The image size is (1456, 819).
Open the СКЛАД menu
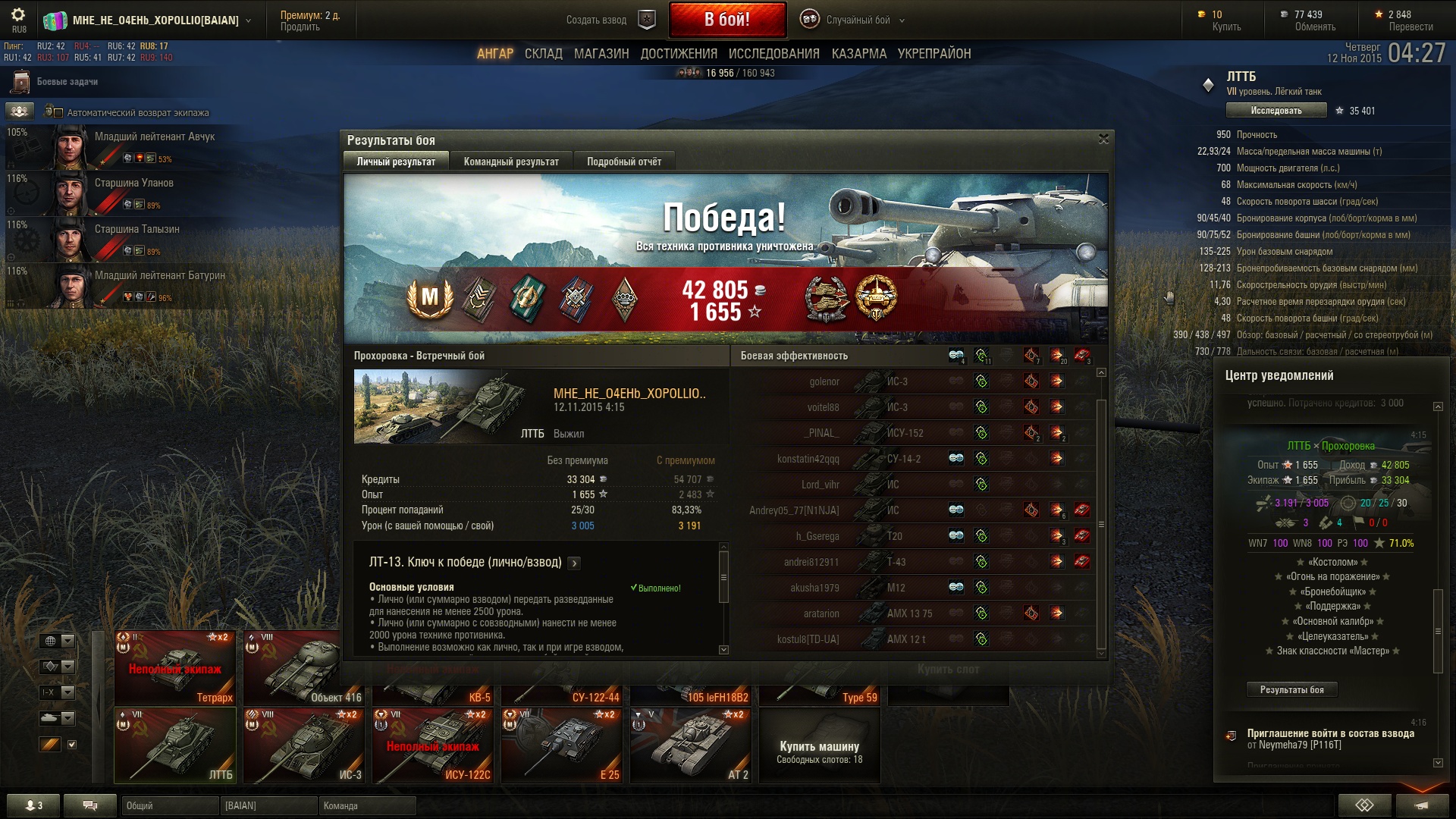pos(543,54)
